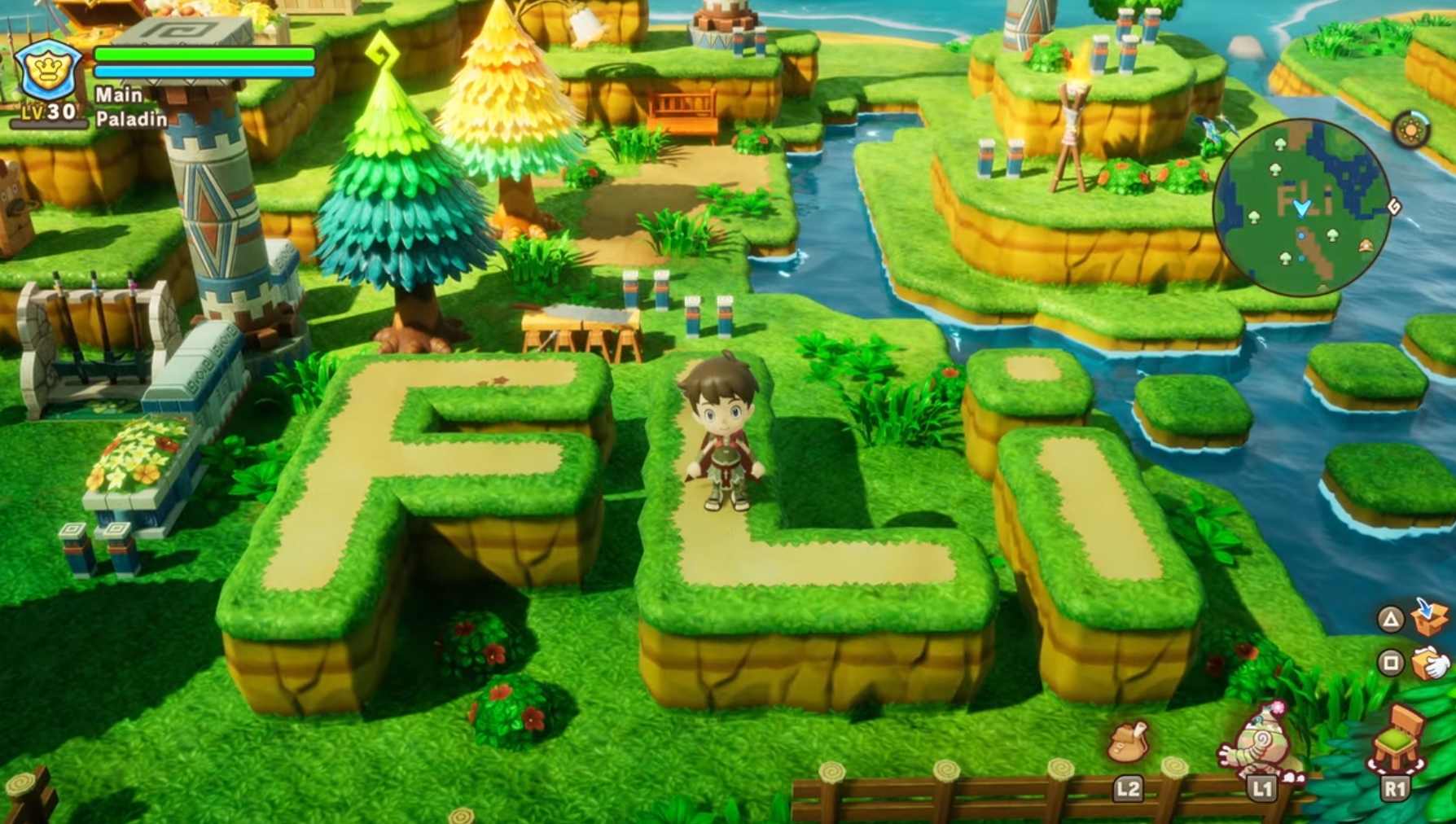This screenshot has width=1456, height=824.
Task: Click the orange hut marker on minimap
Action: (1366, 244)
